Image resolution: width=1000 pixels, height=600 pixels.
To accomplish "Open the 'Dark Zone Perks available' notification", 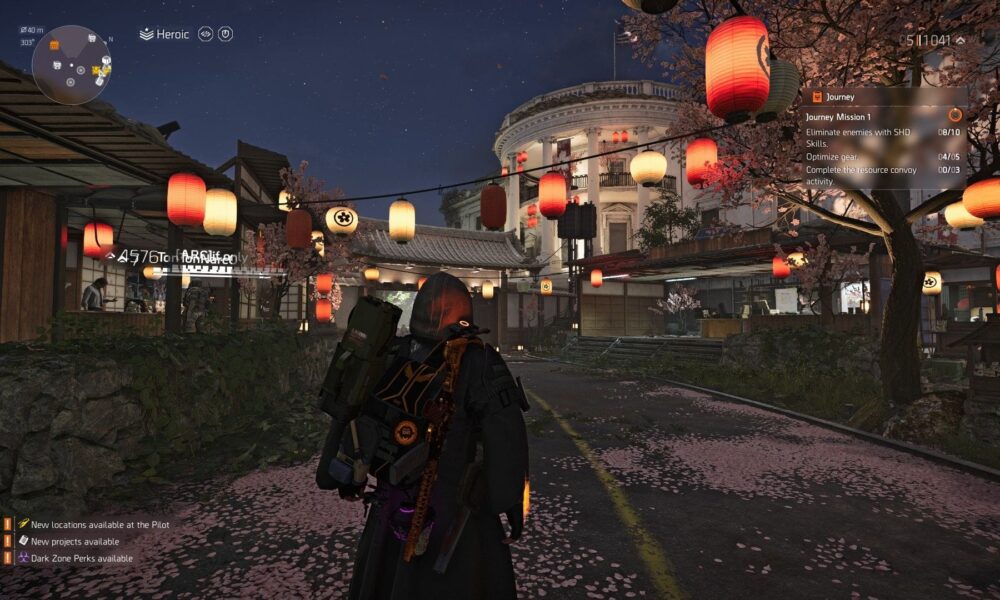I will (81, 558).
